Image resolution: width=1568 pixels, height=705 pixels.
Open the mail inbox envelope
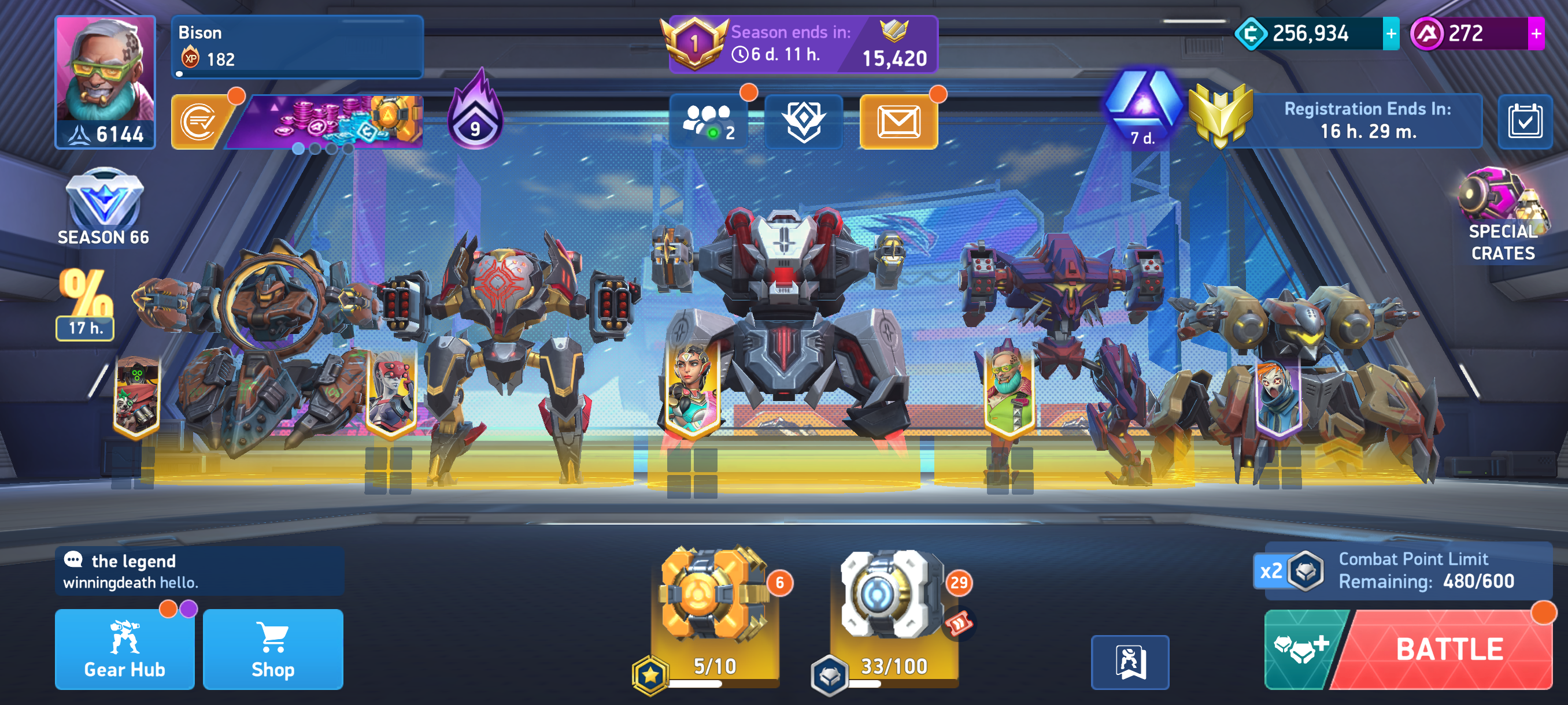[x=898, y=122]
